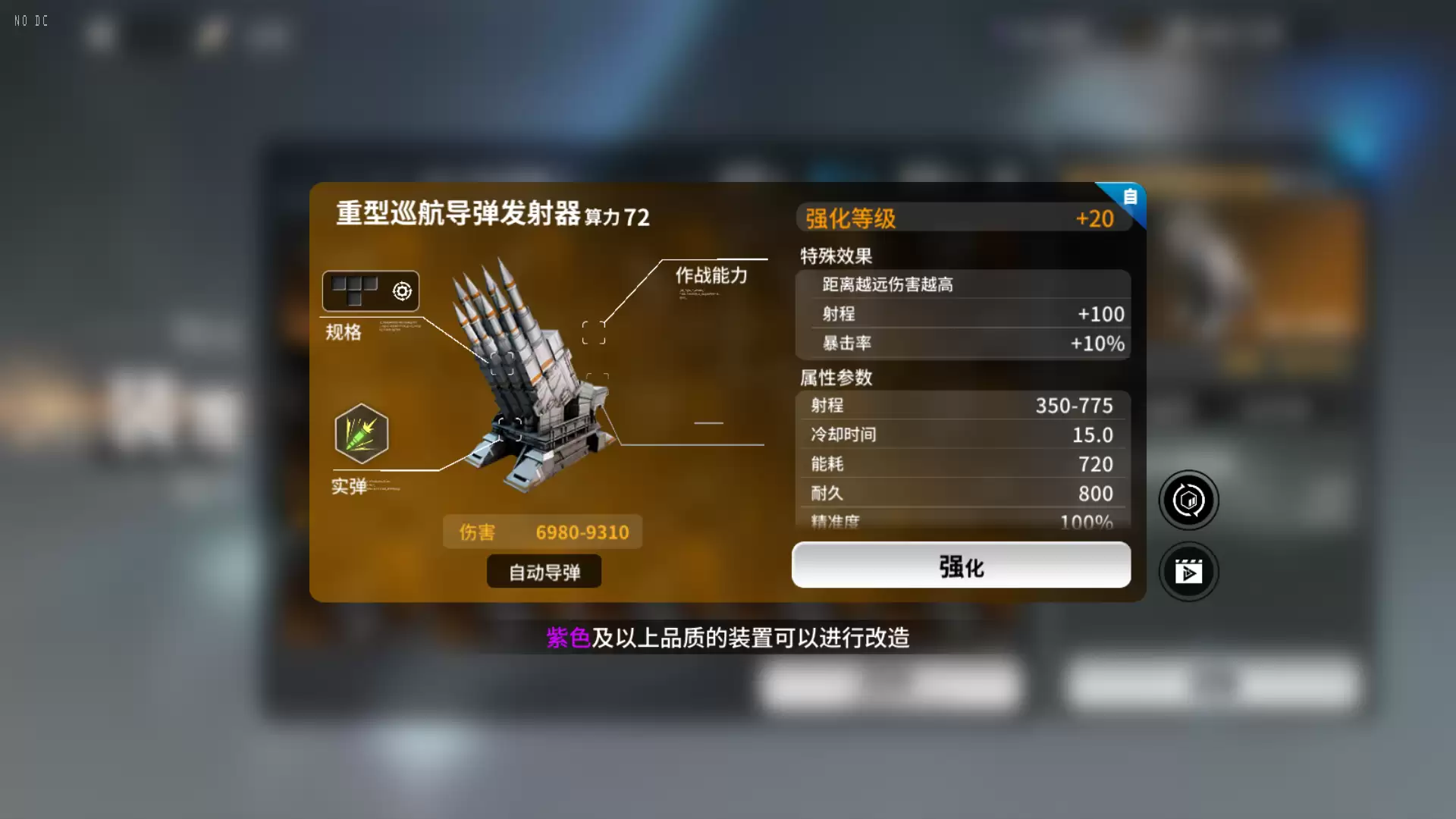Viewport: 1456px width, 819px height.
Task: Select the 作战能力 callout label
Action: tap(711, 276)
